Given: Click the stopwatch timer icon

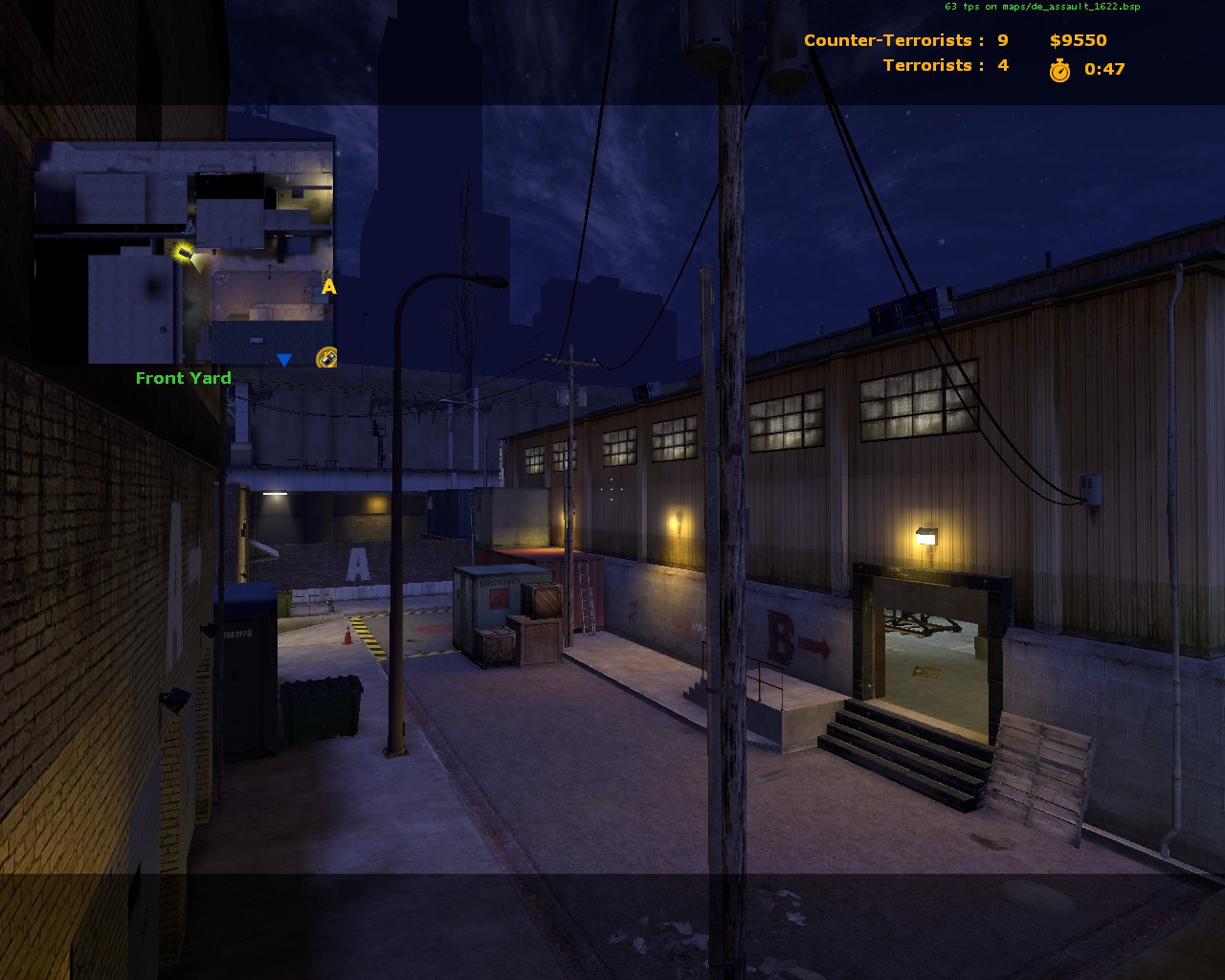Looking at the screenshot, I should coord(1059,68).
